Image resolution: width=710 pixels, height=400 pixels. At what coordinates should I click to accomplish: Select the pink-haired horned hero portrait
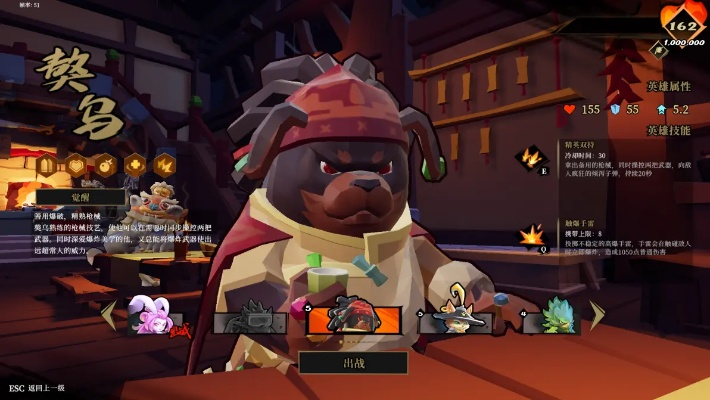point(155,316)
